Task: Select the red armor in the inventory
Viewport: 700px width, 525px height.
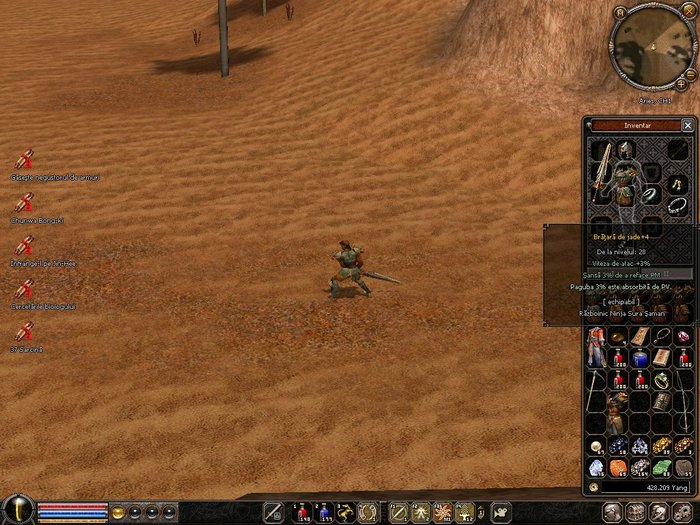Action: click(x=598, y=346)
